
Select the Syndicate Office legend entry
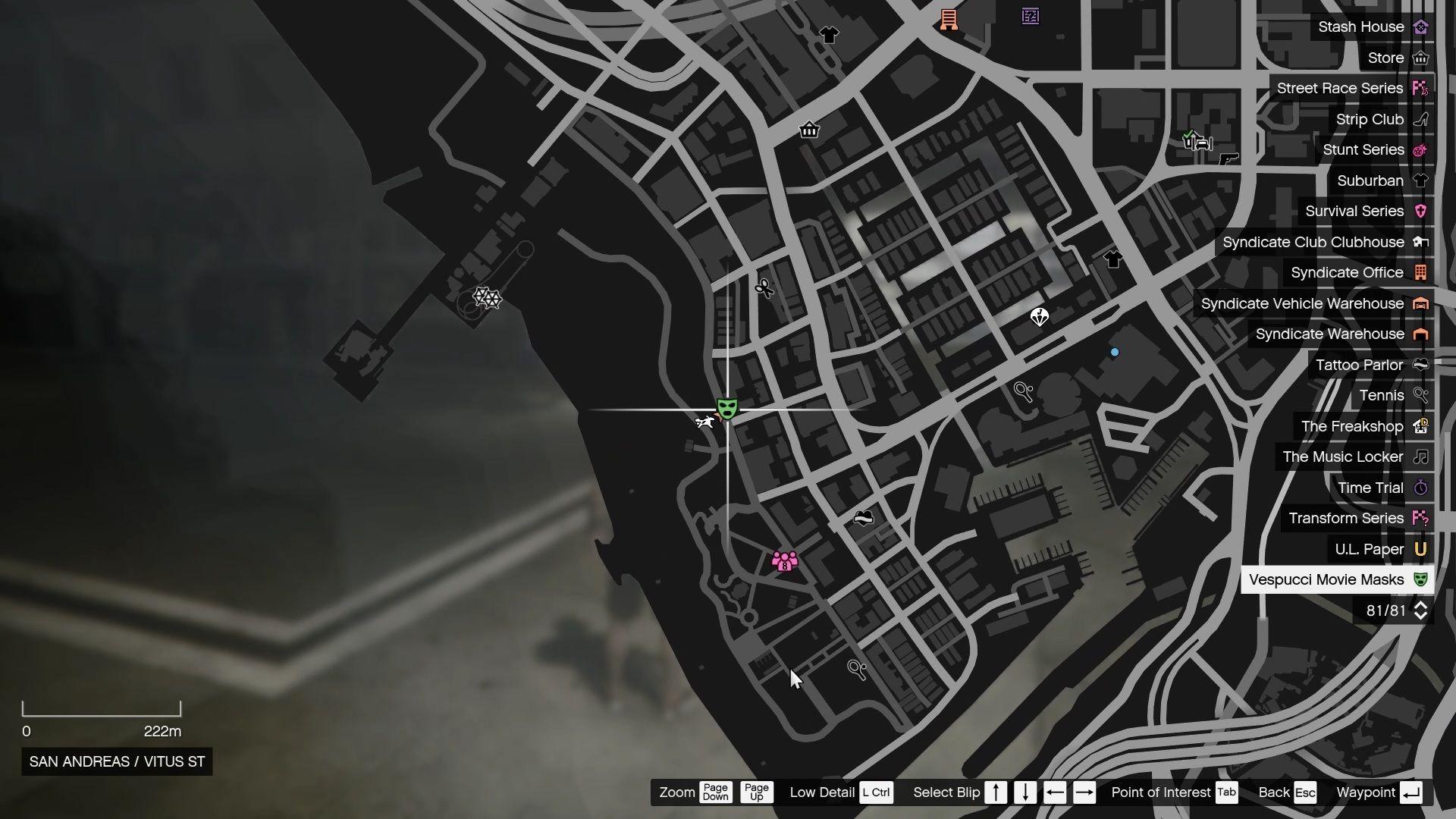[1348, 272]
